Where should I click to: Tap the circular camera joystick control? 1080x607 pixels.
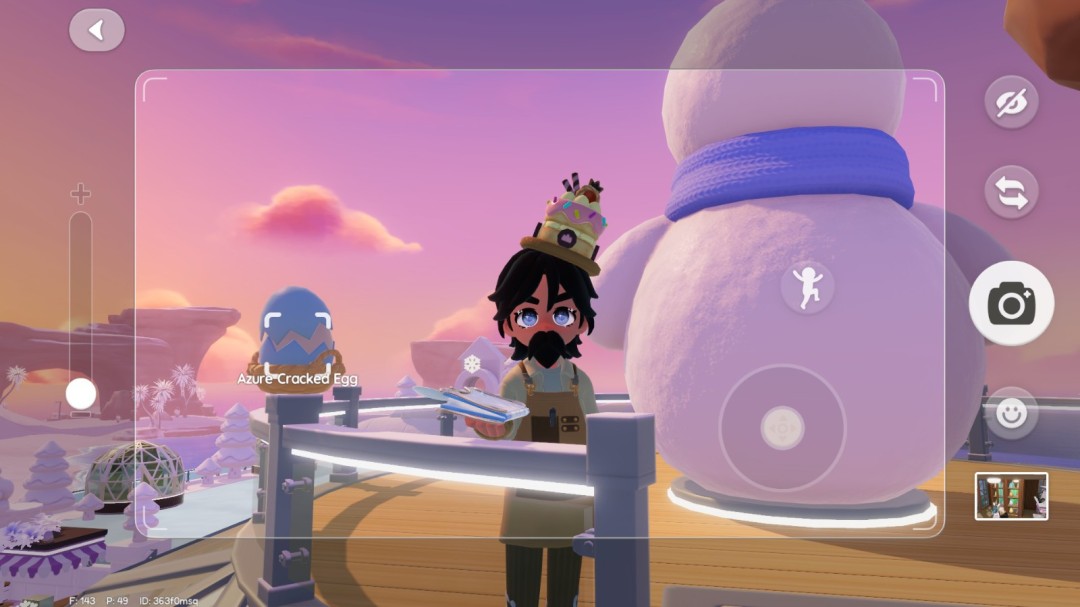[782, 428]
